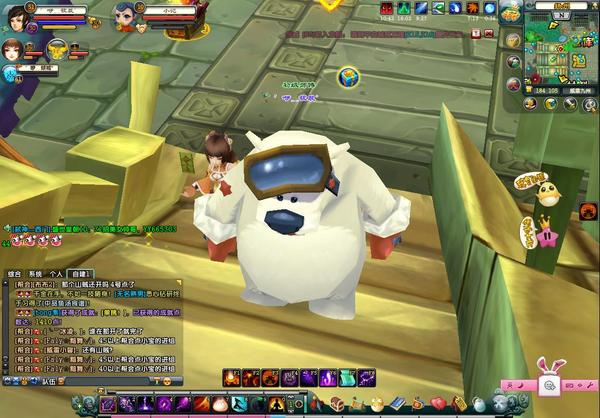This screenshot has width=600, height=418.
Task: Click the pink bunny-eared panel button
Action: [x=549, y=383]
